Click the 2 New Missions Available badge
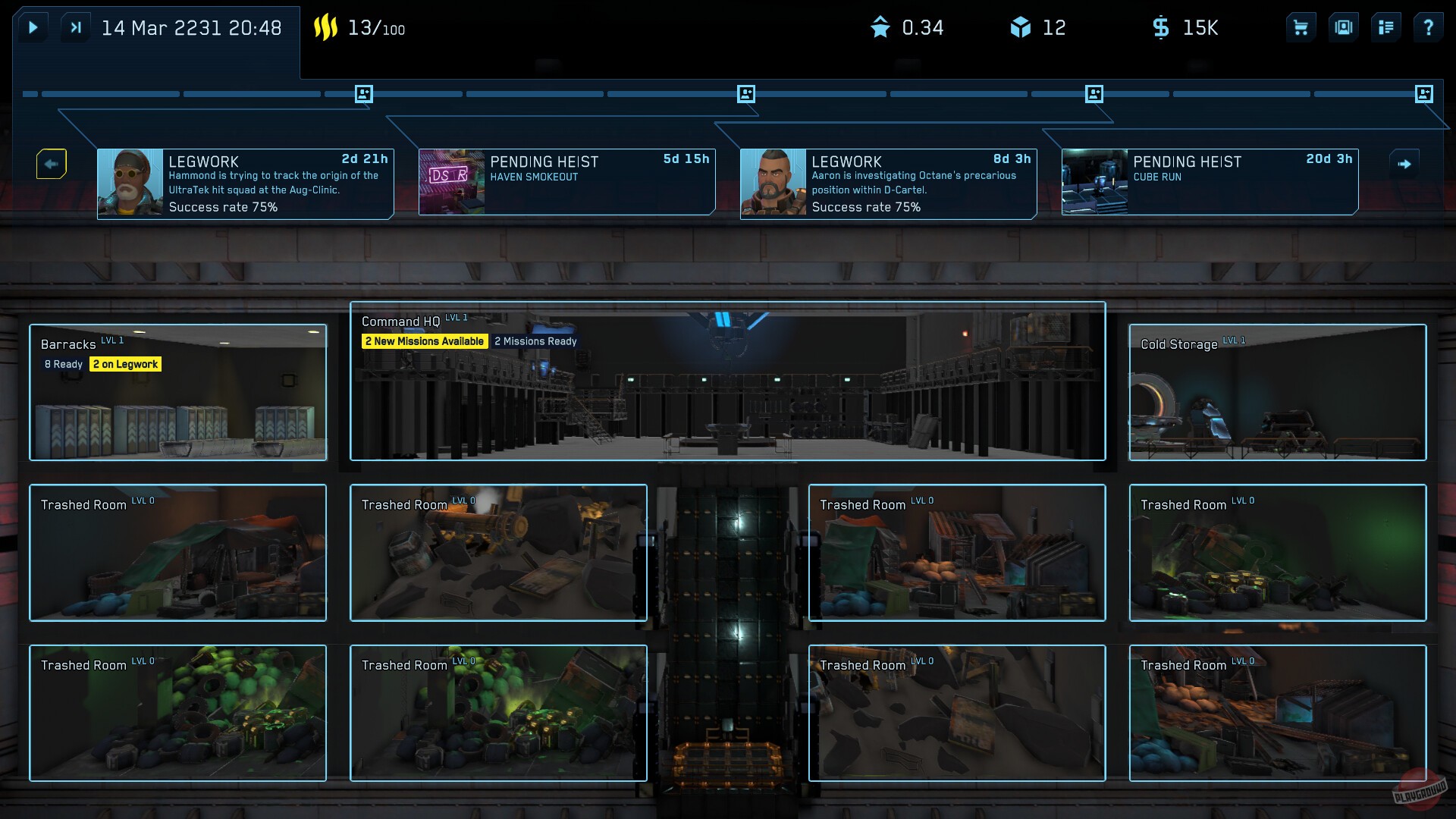The image size is (1456, 819). coord(424,341)
